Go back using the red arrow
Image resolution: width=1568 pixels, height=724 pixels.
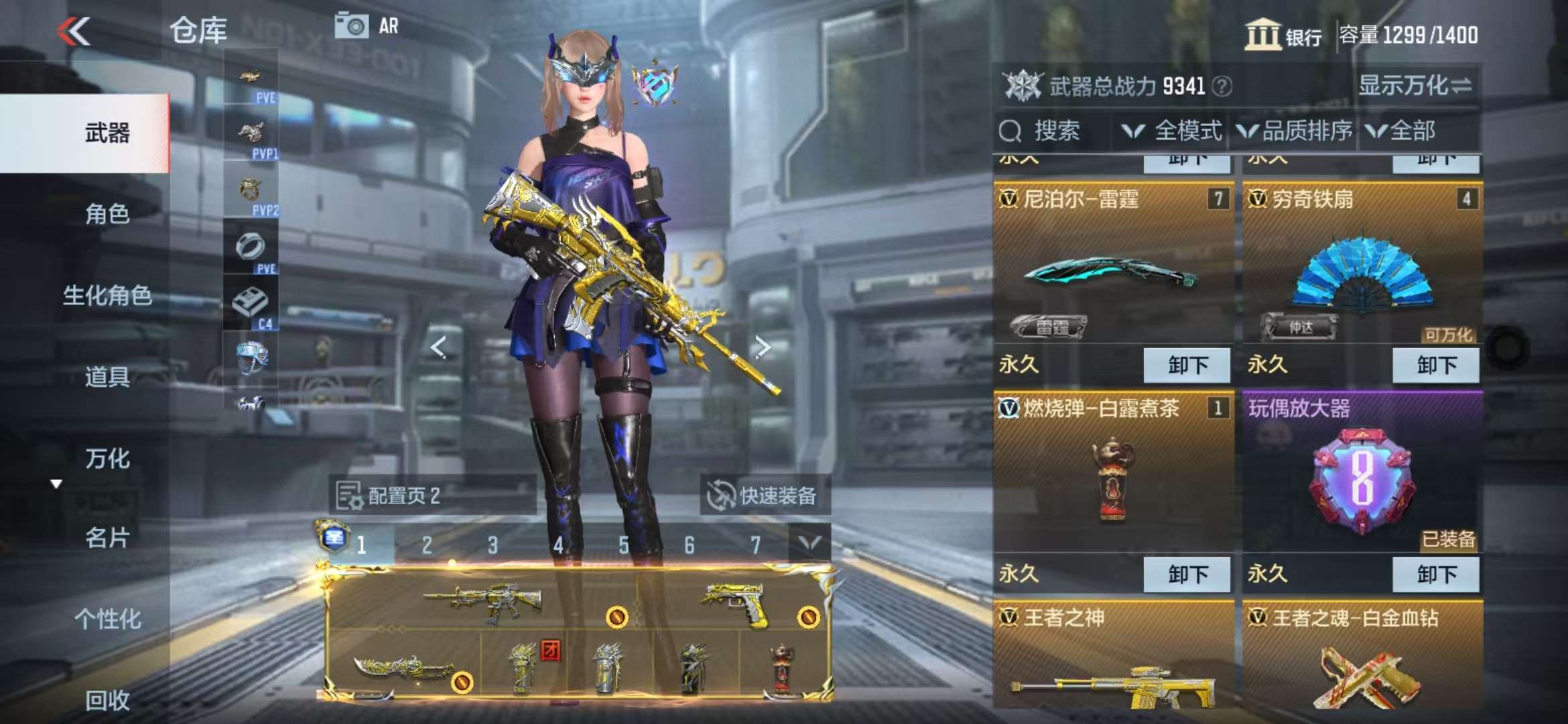tap(74, 32)
